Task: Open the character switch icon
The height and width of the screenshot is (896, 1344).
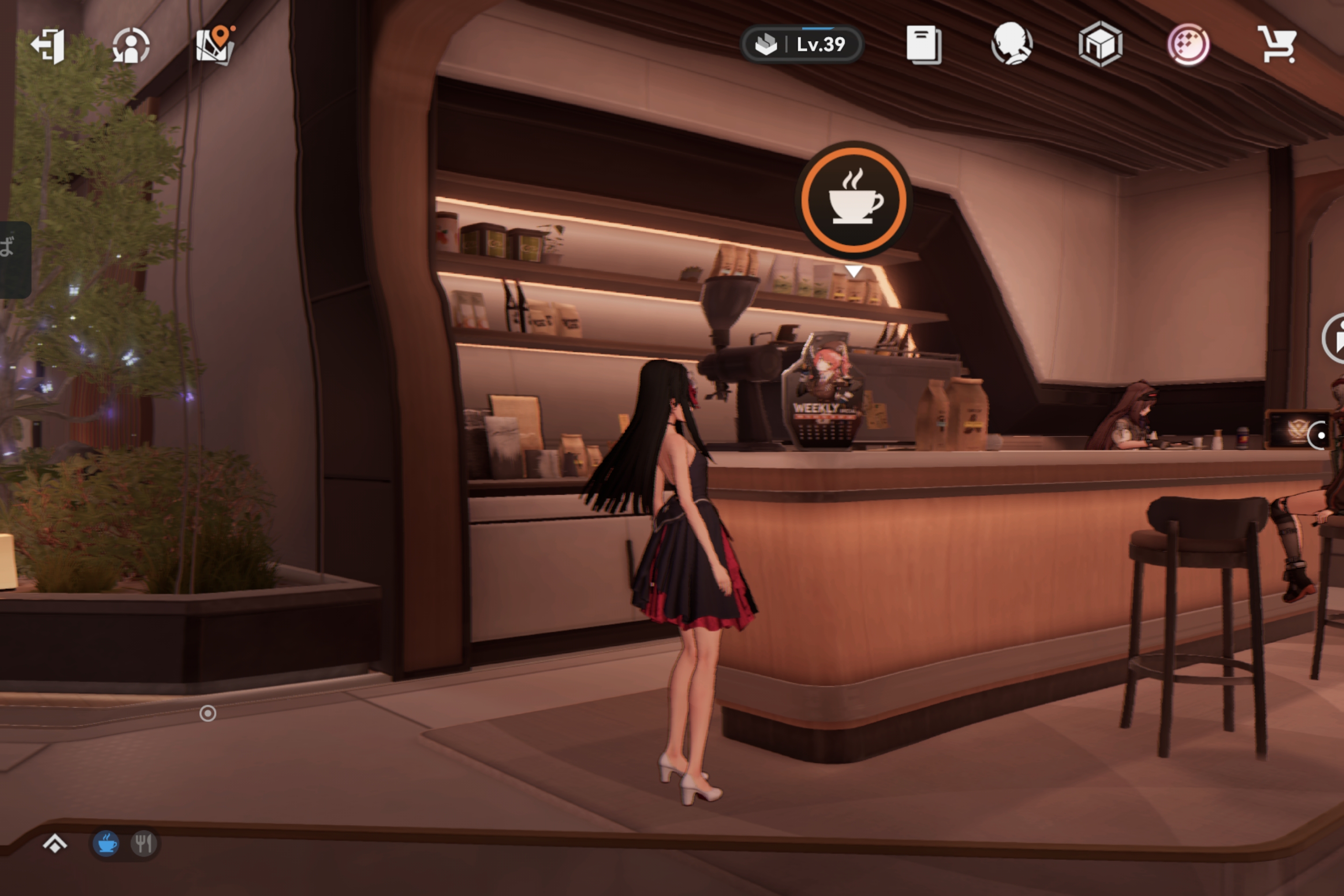Action: (131, 46)
